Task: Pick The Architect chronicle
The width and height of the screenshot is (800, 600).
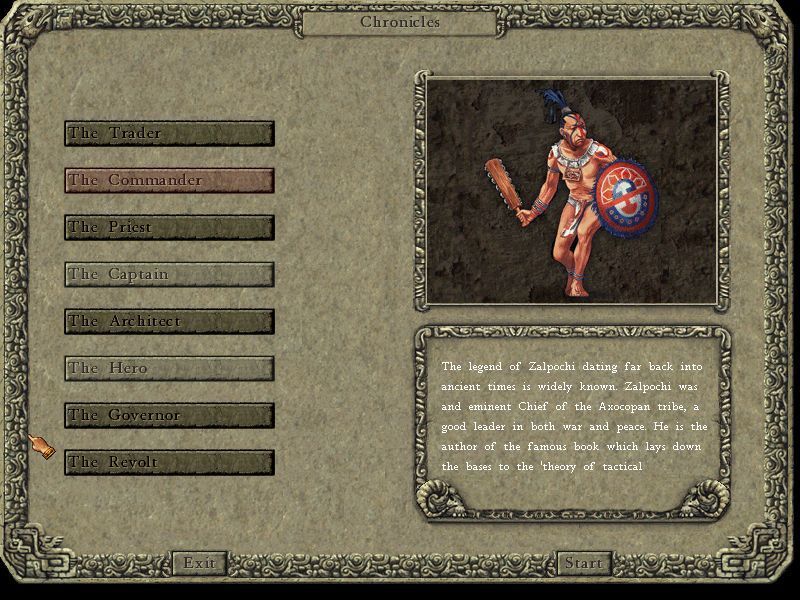Action: [x=169, y=322]
